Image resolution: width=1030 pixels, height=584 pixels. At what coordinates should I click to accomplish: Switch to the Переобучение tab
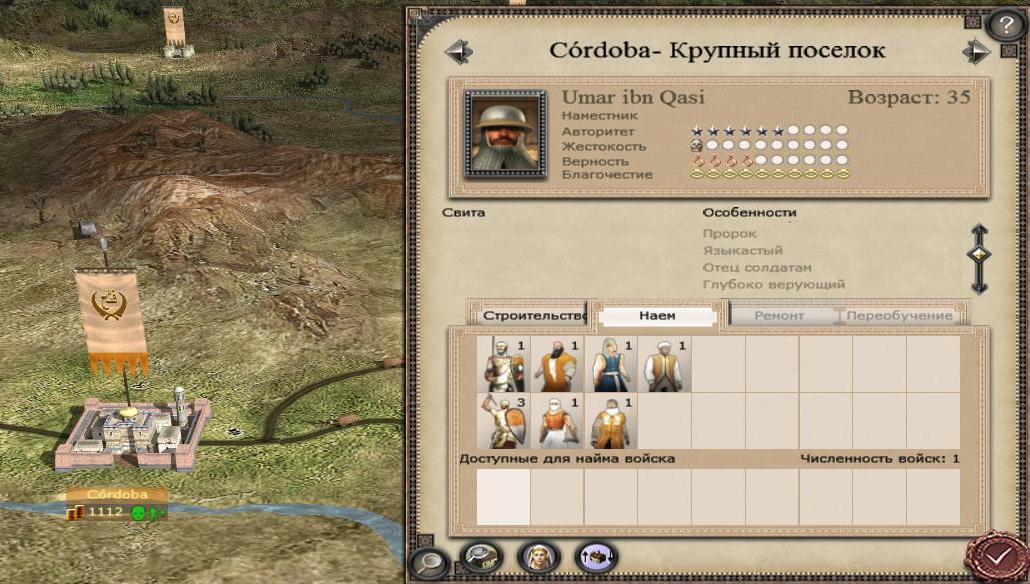pyautogui.click(x=899, y=316)
